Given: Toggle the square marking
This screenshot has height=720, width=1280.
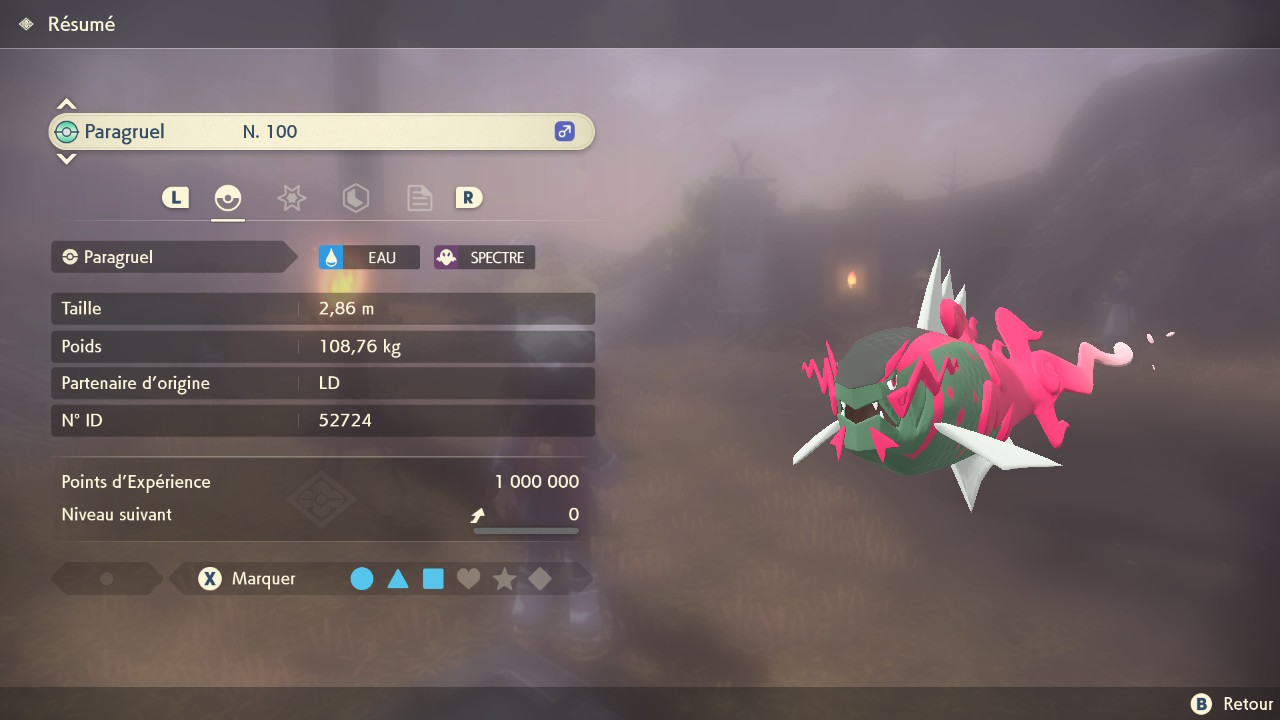Looking at the screenshot, I should (x=433, y=578).
